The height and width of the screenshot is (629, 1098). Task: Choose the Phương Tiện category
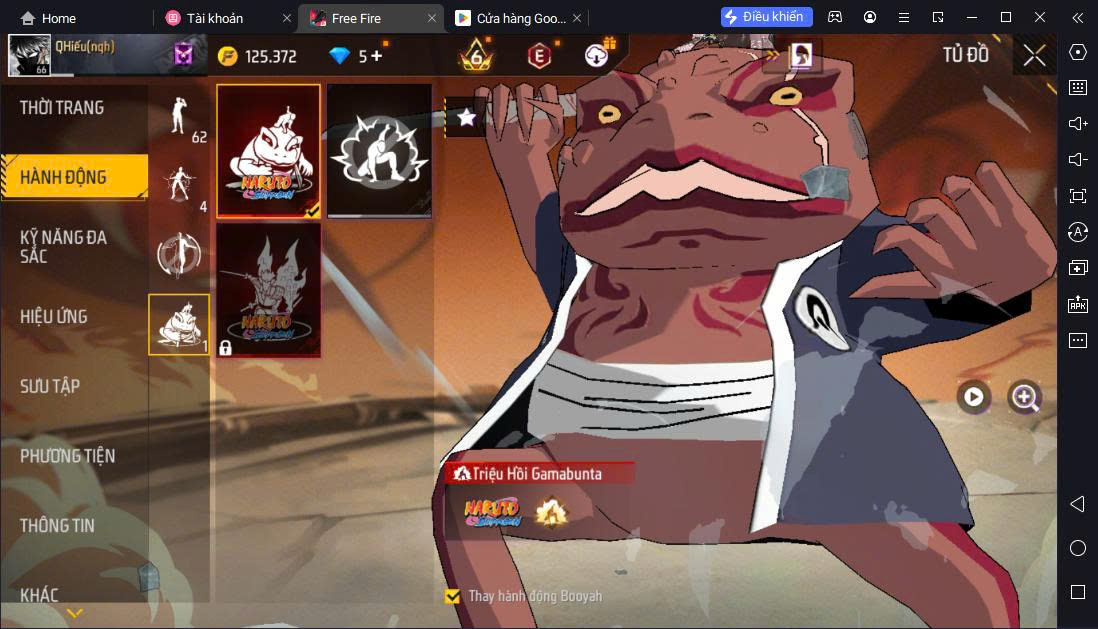tap(68, 456)
